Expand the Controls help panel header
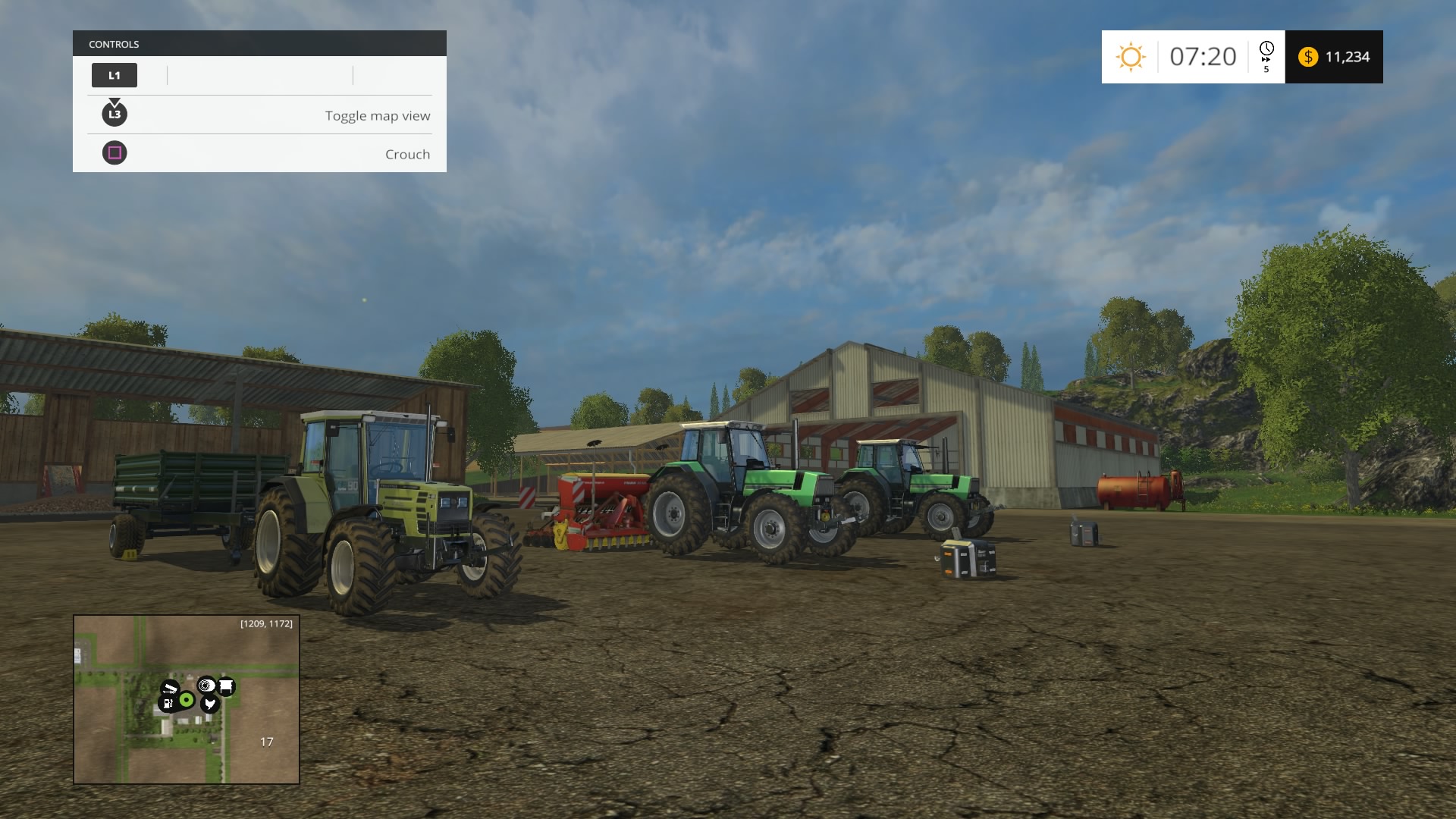The height and width of the screenshot is (819, 1456). pyautogui.click(x=259, y=43)
